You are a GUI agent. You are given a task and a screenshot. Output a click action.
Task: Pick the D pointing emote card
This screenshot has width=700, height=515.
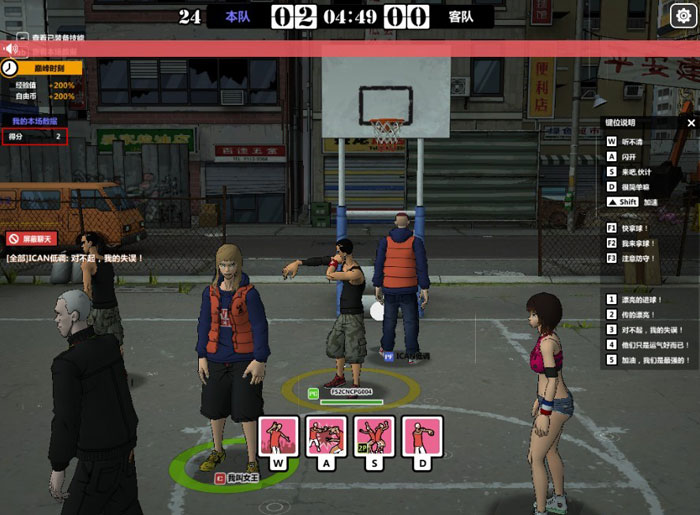(422, 438)
